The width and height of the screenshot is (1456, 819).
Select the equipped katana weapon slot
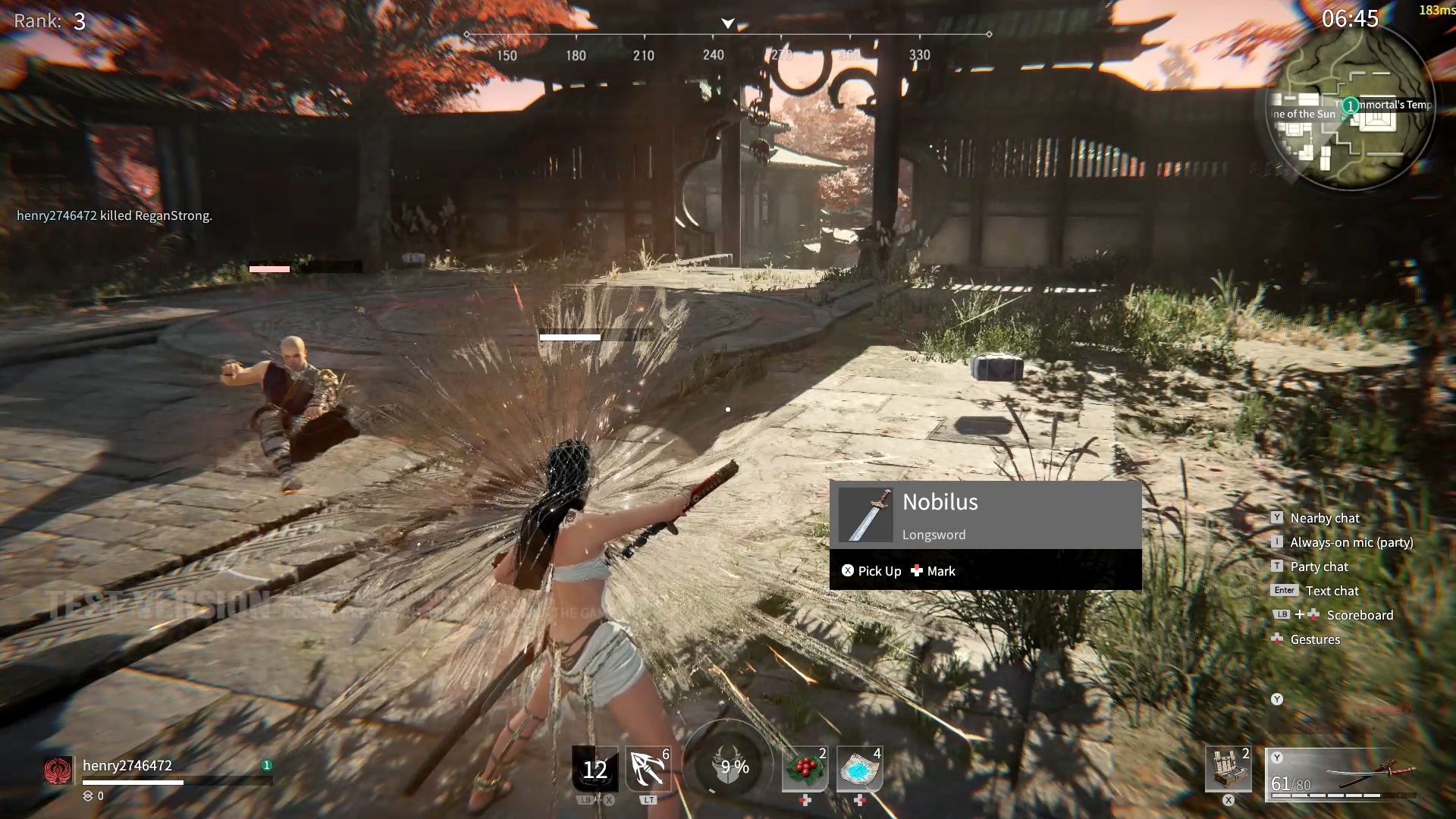1341,773
